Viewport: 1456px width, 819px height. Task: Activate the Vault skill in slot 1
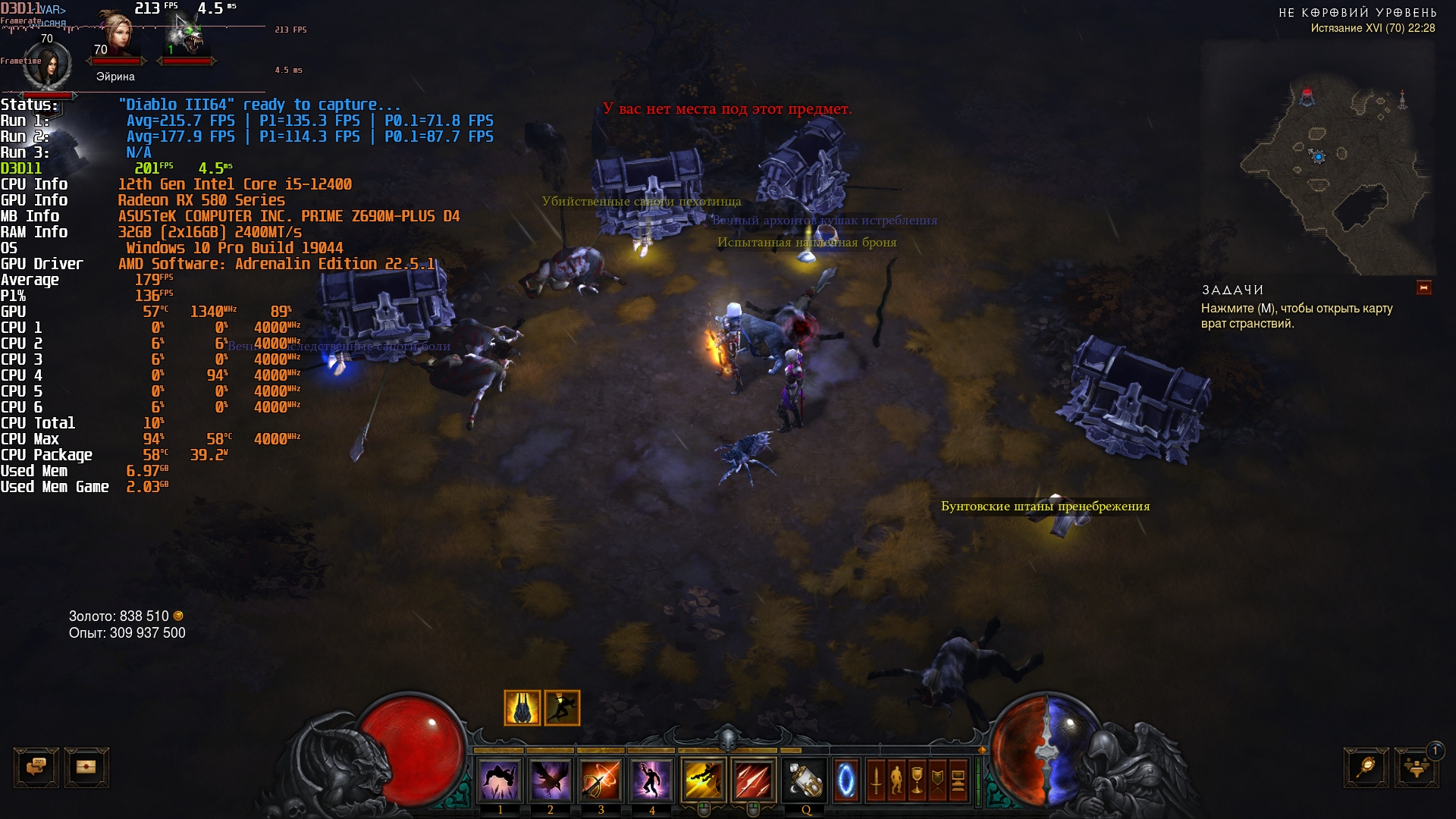pyautogui.click(x=500, y=780)
